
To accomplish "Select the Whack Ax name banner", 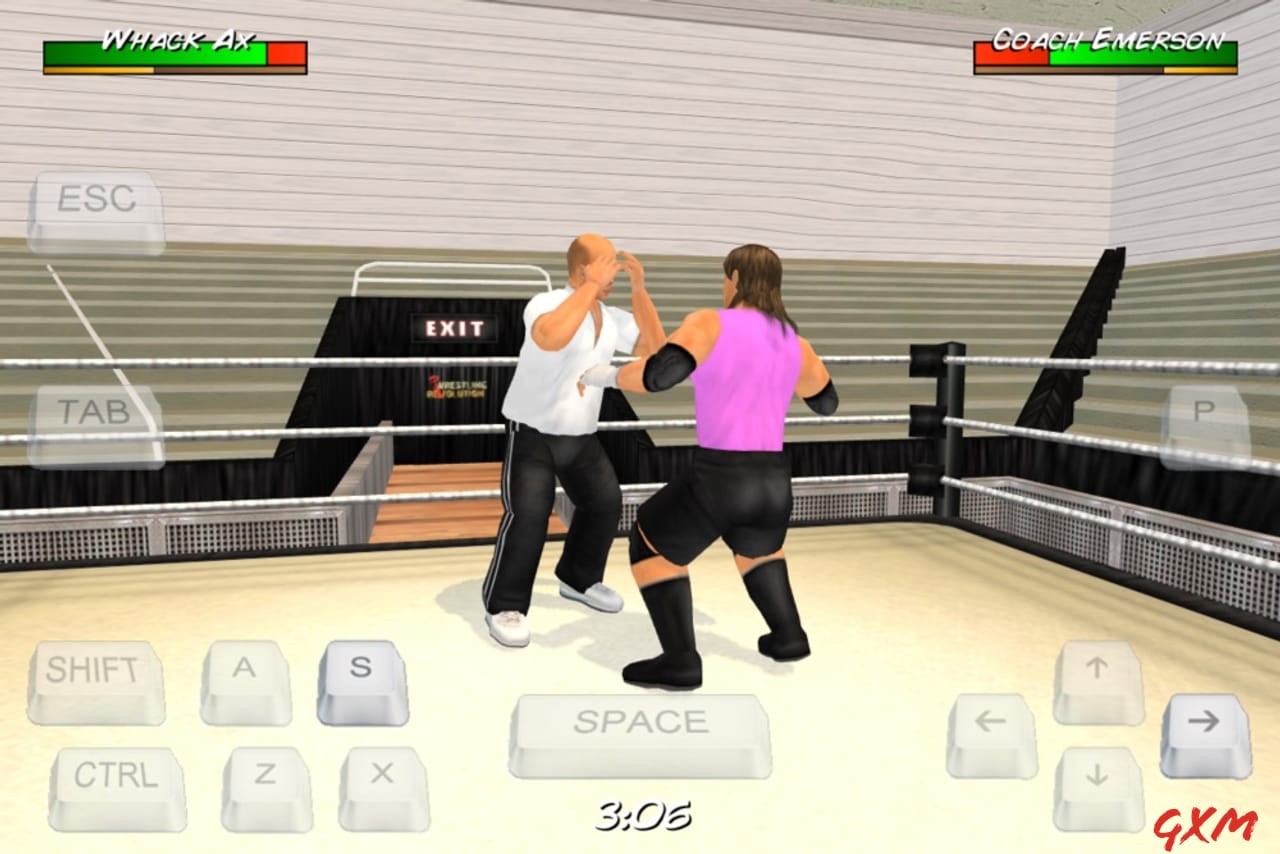I will coord(176,40).
